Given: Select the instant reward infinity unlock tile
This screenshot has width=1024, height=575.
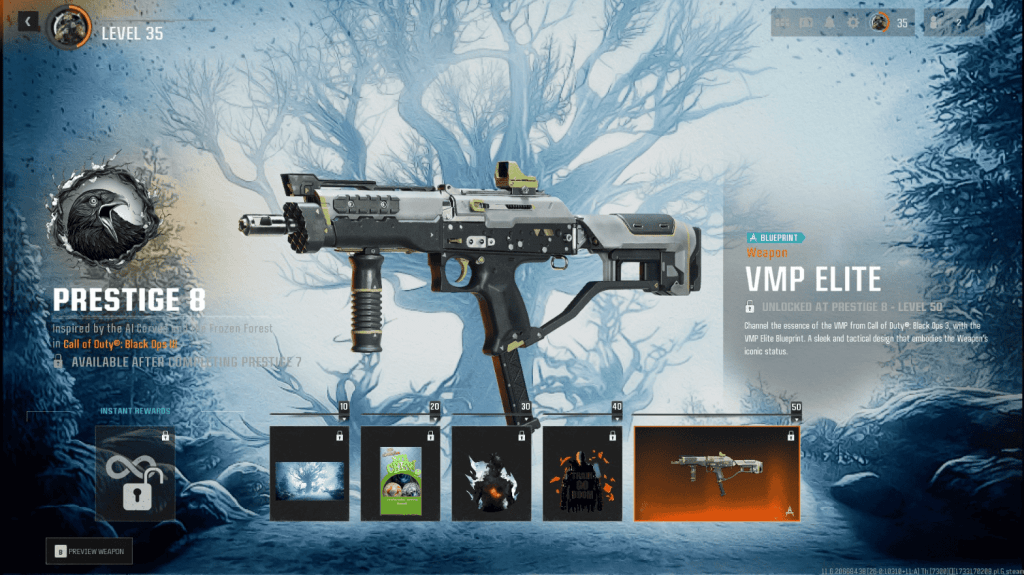Looking at the screenshot, I should tap(135, 473).
